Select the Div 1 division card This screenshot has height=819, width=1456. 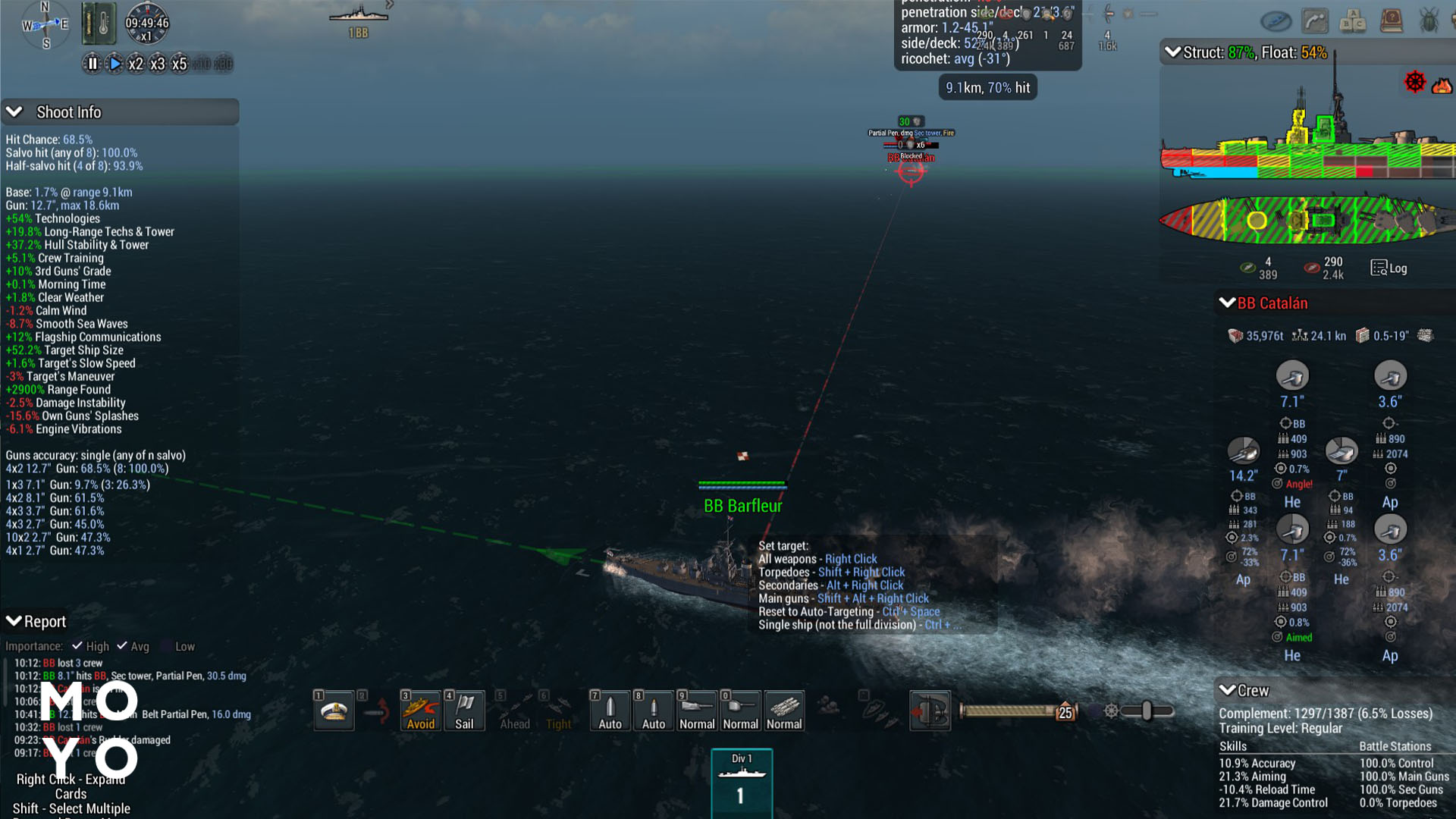tap(741, 783)
